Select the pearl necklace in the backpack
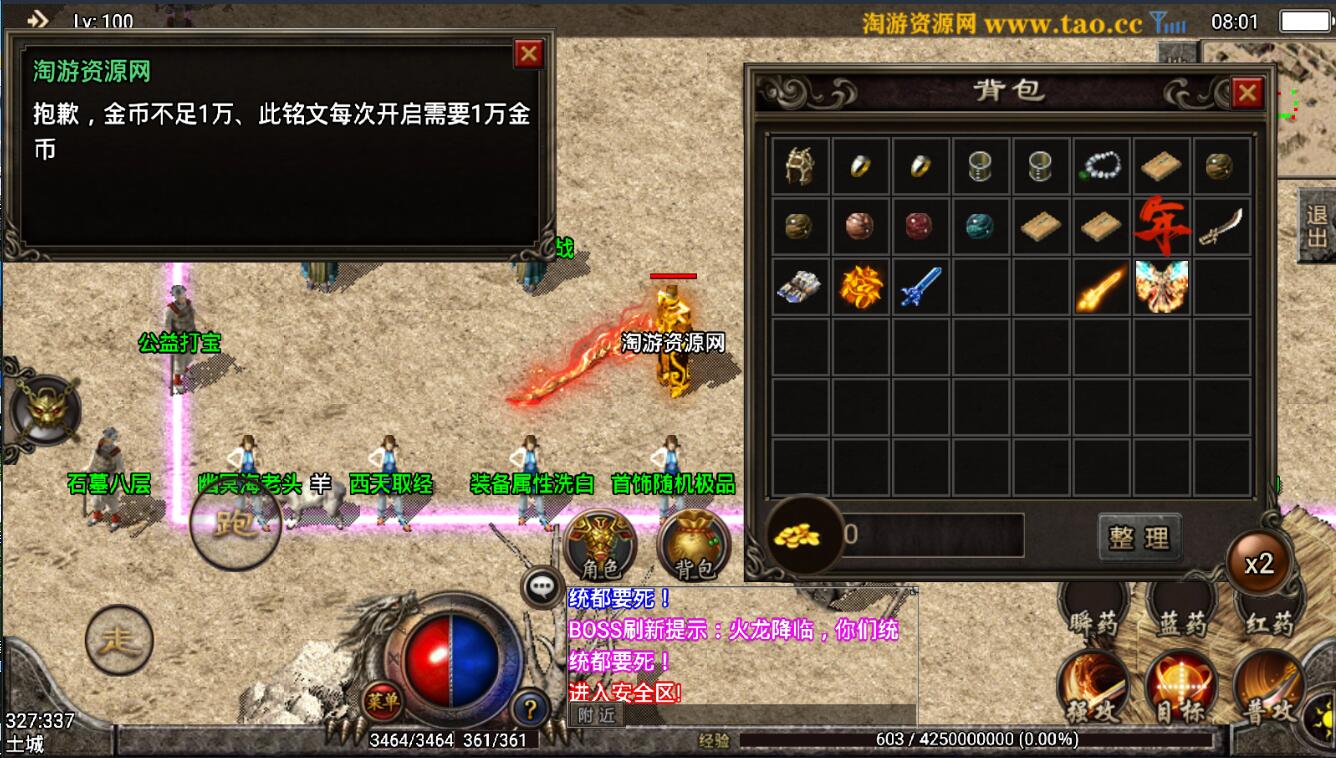1336x758 pixels. point(1101,166)
